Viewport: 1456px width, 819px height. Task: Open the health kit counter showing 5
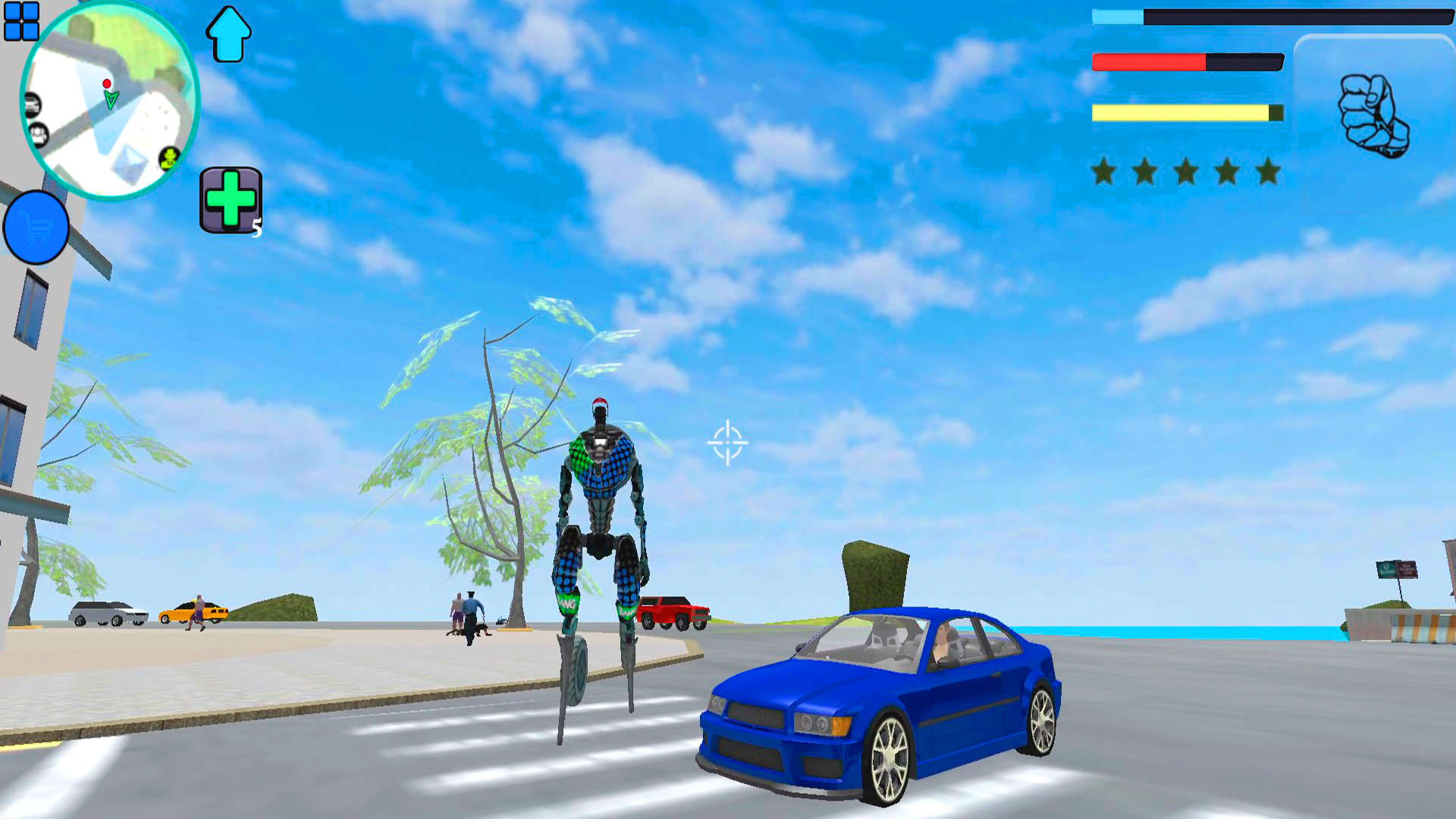click(x=256, y=226)
